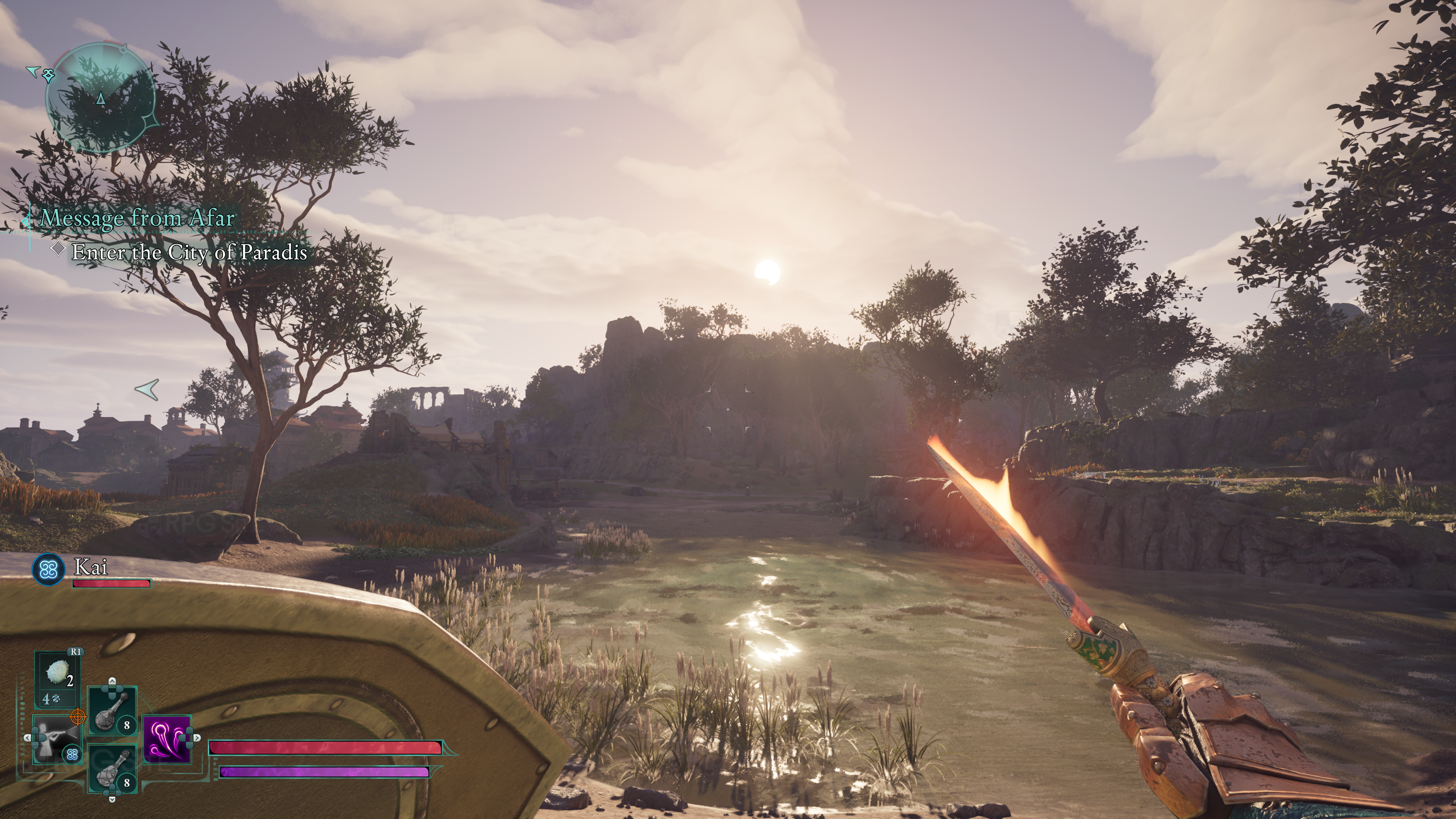Viewport: 1456px width, 819px height.
Task: Click the teal waypoint arrow marker
Action: tap(147, 389)
